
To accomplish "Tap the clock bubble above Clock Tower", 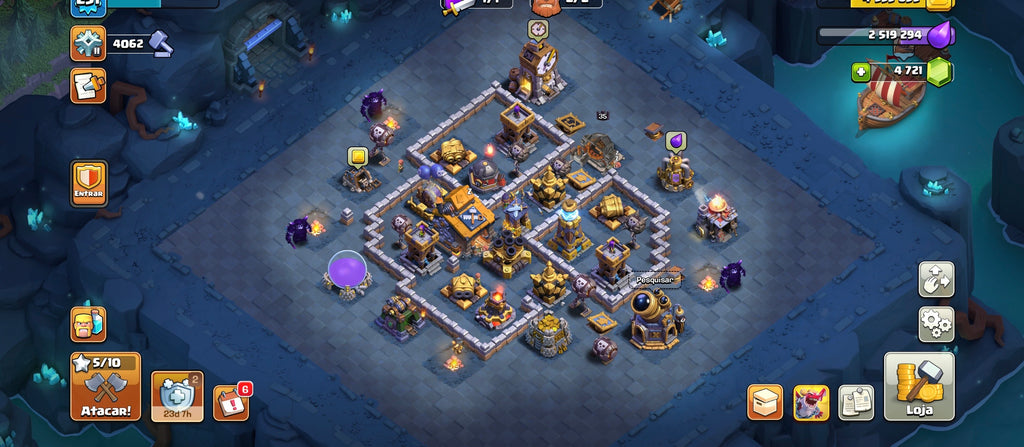I will [539, 30].
